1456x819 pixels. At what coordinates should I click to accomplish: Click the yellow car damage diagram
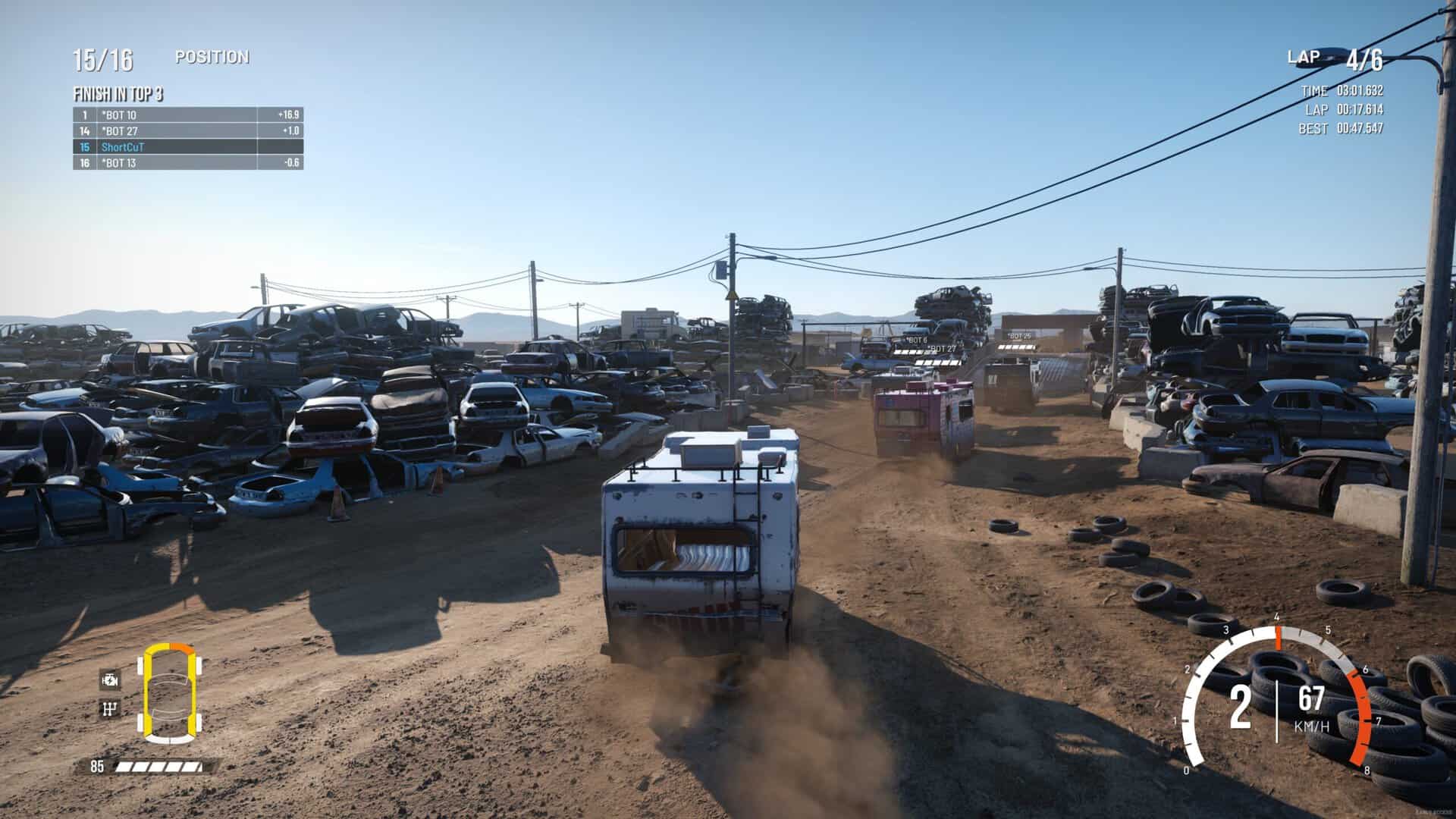(169, 692)
